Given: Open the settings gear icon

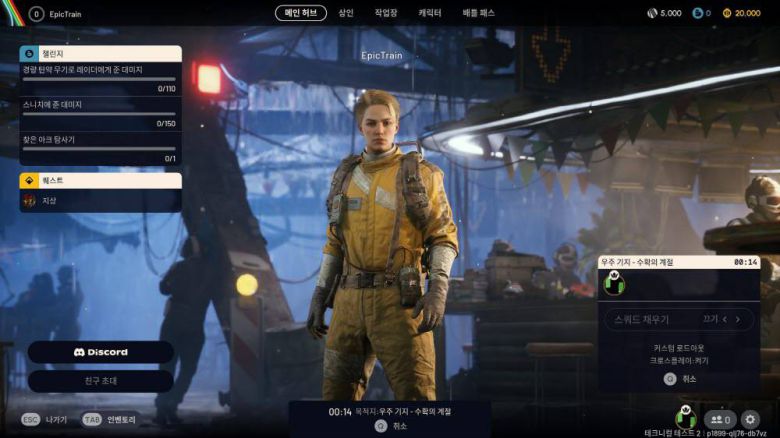Looking at the screenshot, I should pos(750,419).
